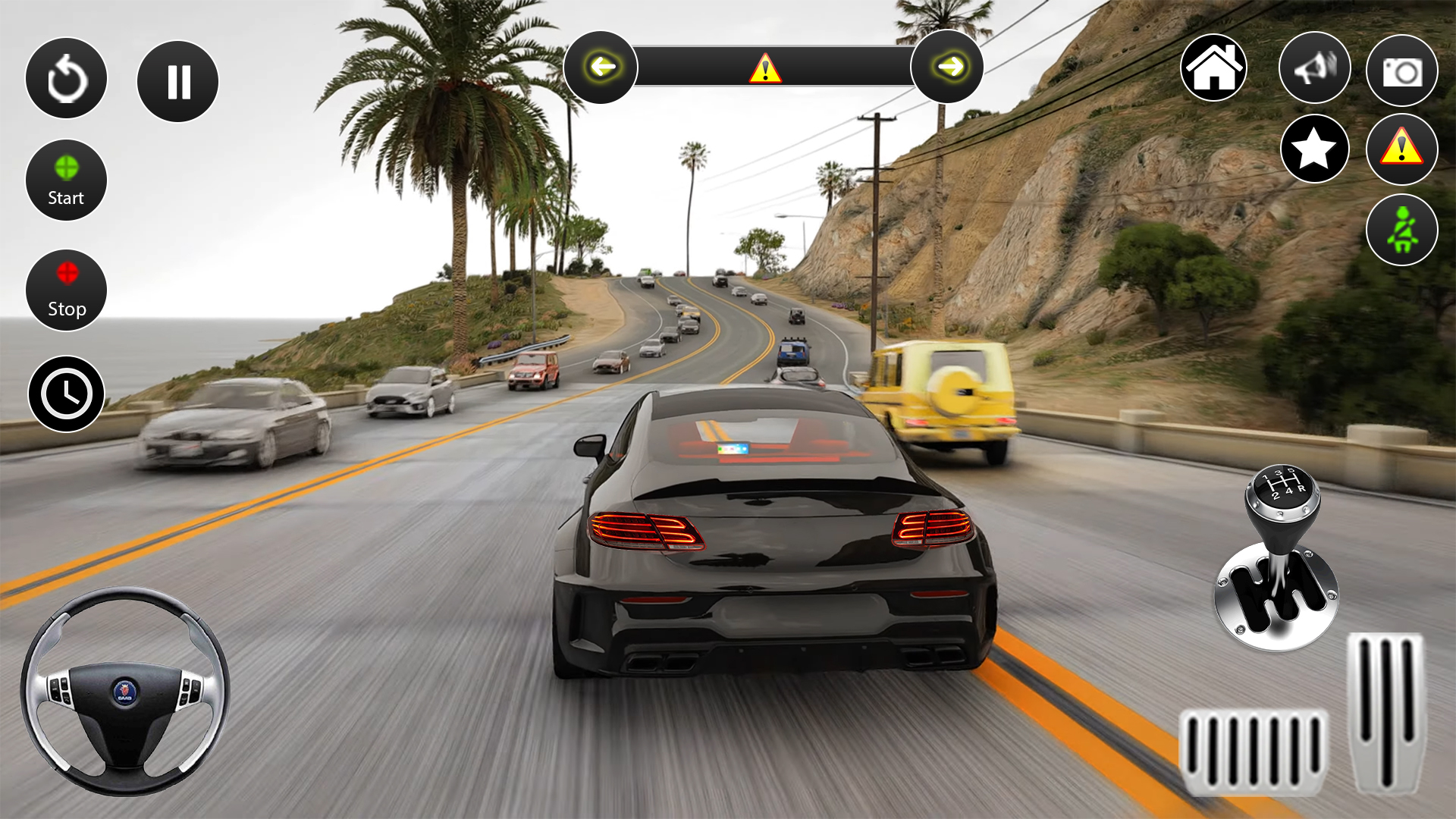The image size is (1456, 819).
Task: Open the timer clock icon
Action: pyautogui.click(x=66, y=394)
